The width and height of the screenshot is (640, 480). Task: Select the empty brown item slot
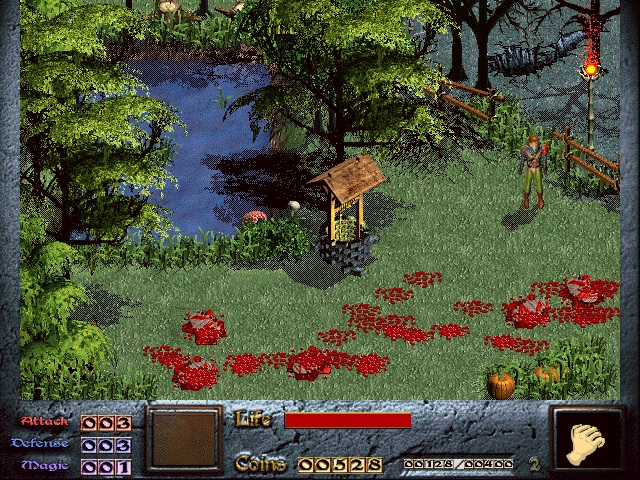pos(182,439)
